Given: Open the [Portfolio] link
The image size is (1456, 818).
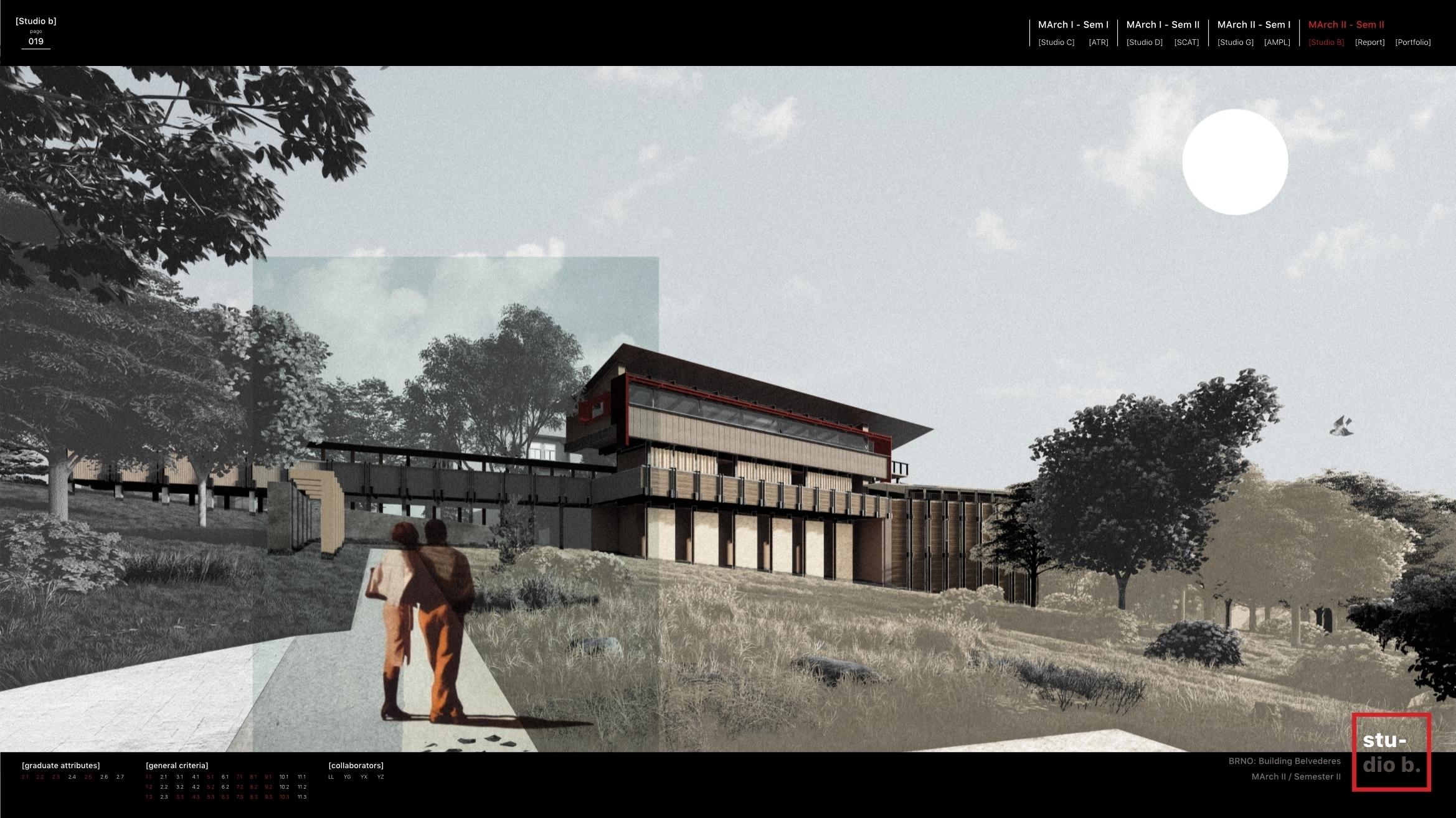Looking at the screenshot, I should point(1412,42).
